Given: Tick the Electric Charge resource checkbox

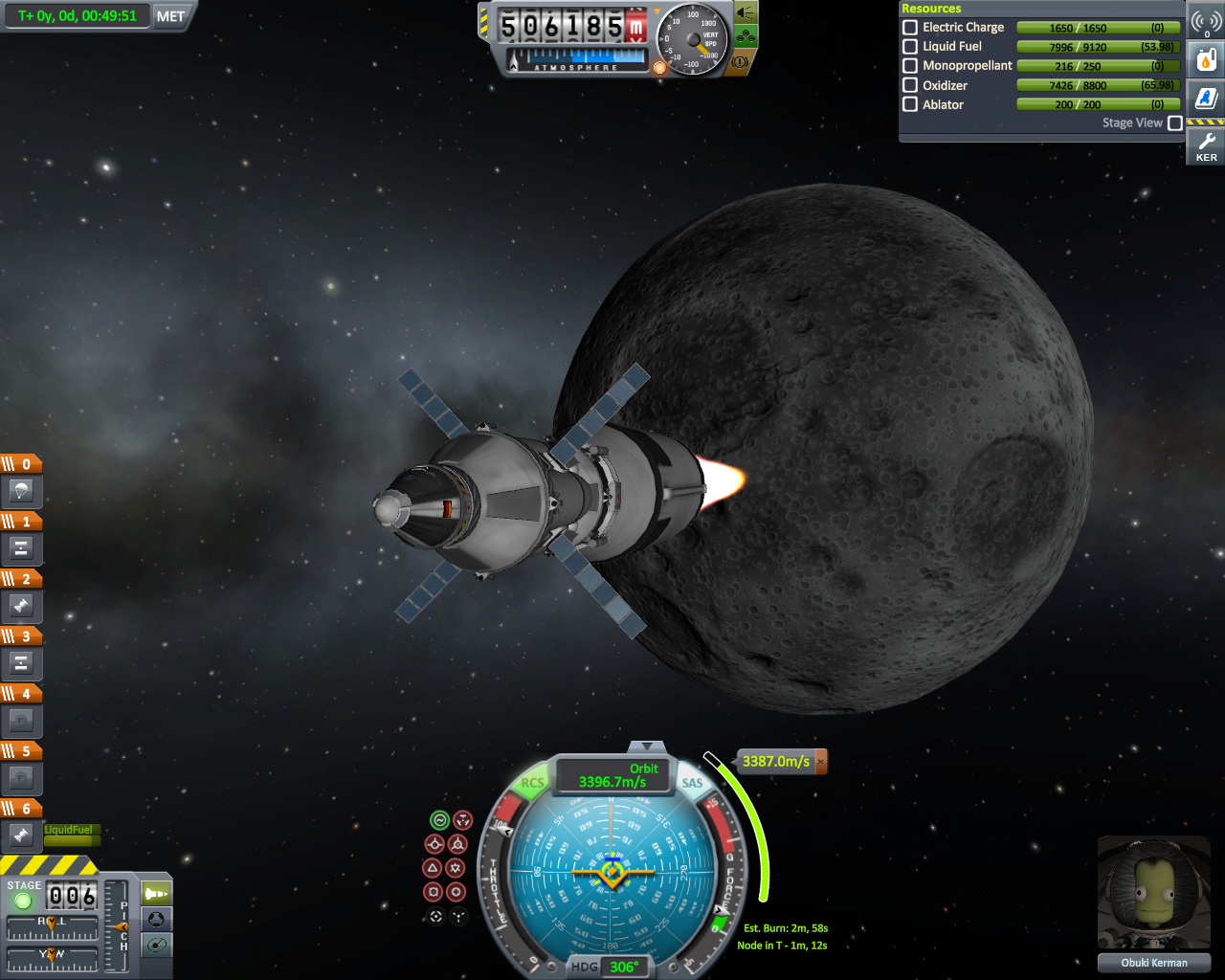Looking at the screenshot, I should point(910,28).
